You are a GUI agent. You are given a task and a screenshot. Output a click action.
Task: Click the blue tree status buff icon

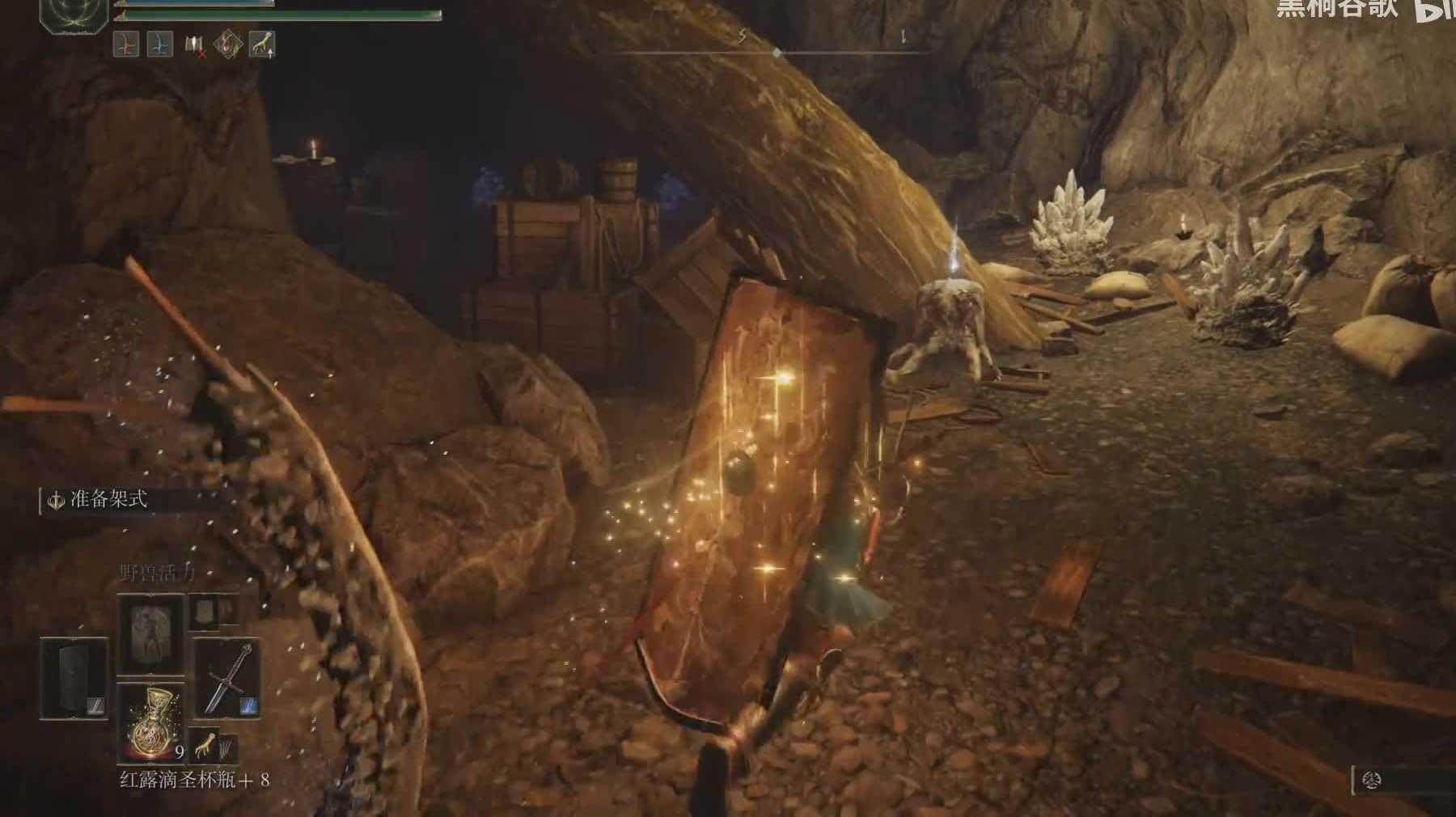(160, 44)
